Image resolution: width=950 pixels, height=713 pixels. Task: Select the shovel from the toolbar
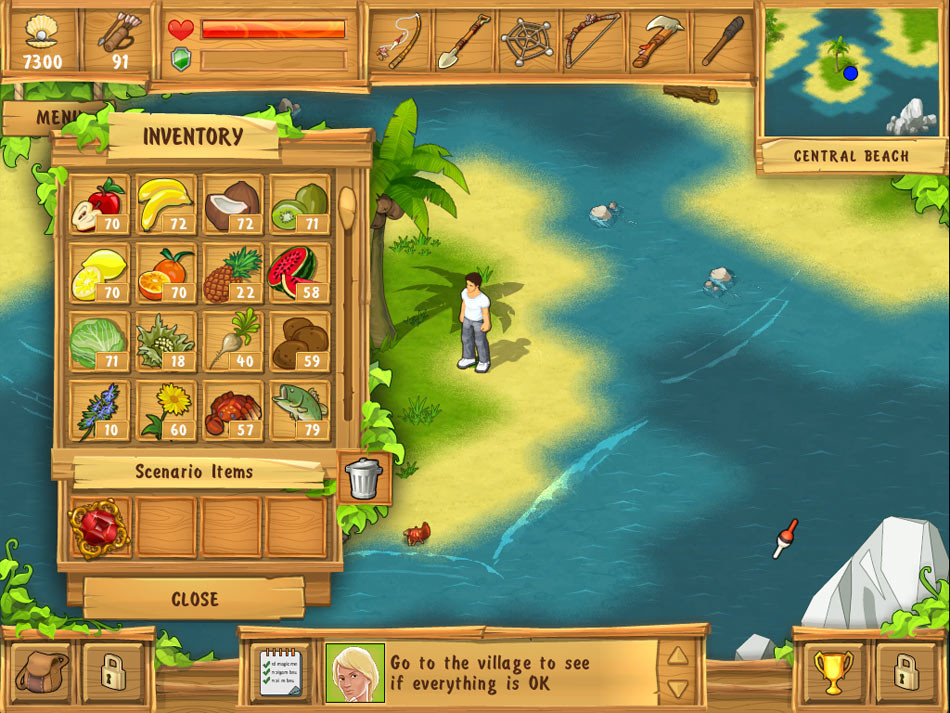pyautogui.click(x=463, y=41)
